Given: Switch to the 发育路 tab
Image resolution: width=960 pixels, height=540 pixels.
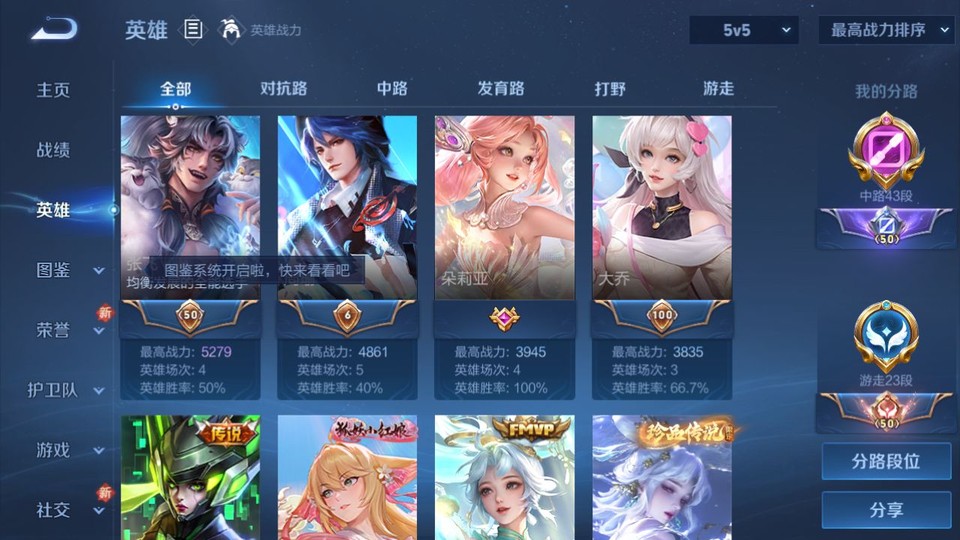Looking at the screenshot, I should pyautogui.click(x=501, y=88).
